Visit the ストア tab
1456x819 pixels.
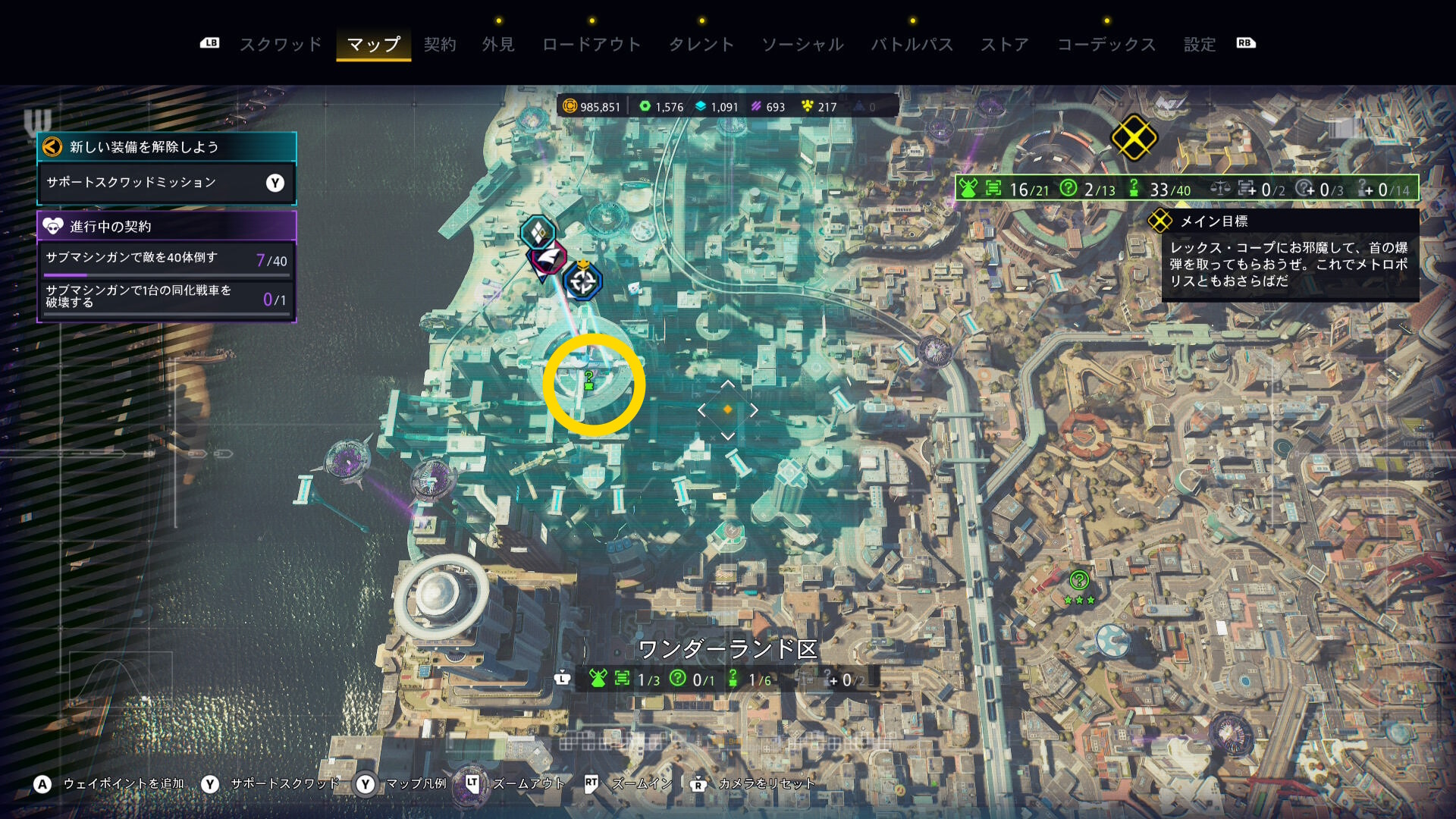click(1005, 45)
